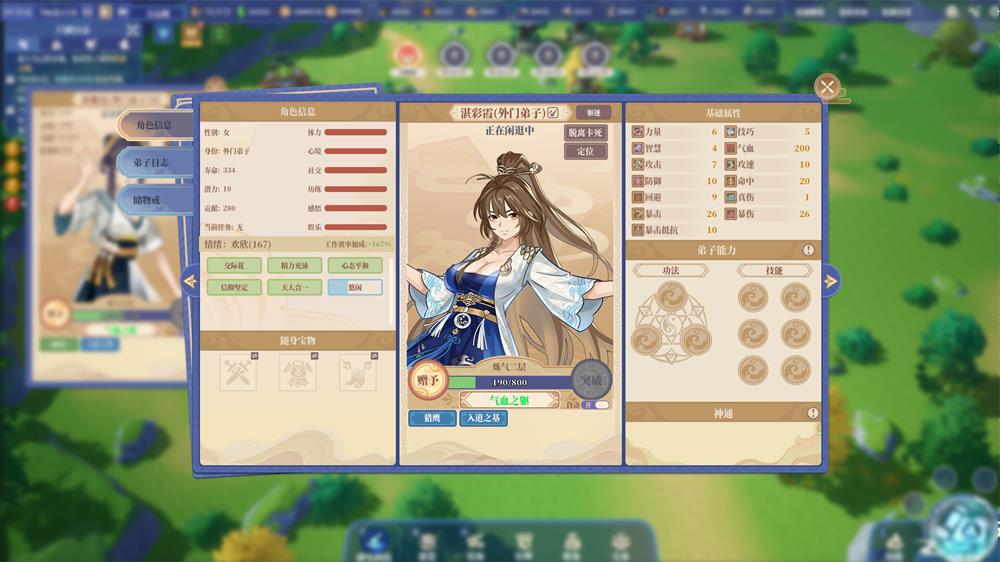This screenshot has width=1000, height=562.
Task: Click the 悠闲 mood trait
Action: (355, 287)
